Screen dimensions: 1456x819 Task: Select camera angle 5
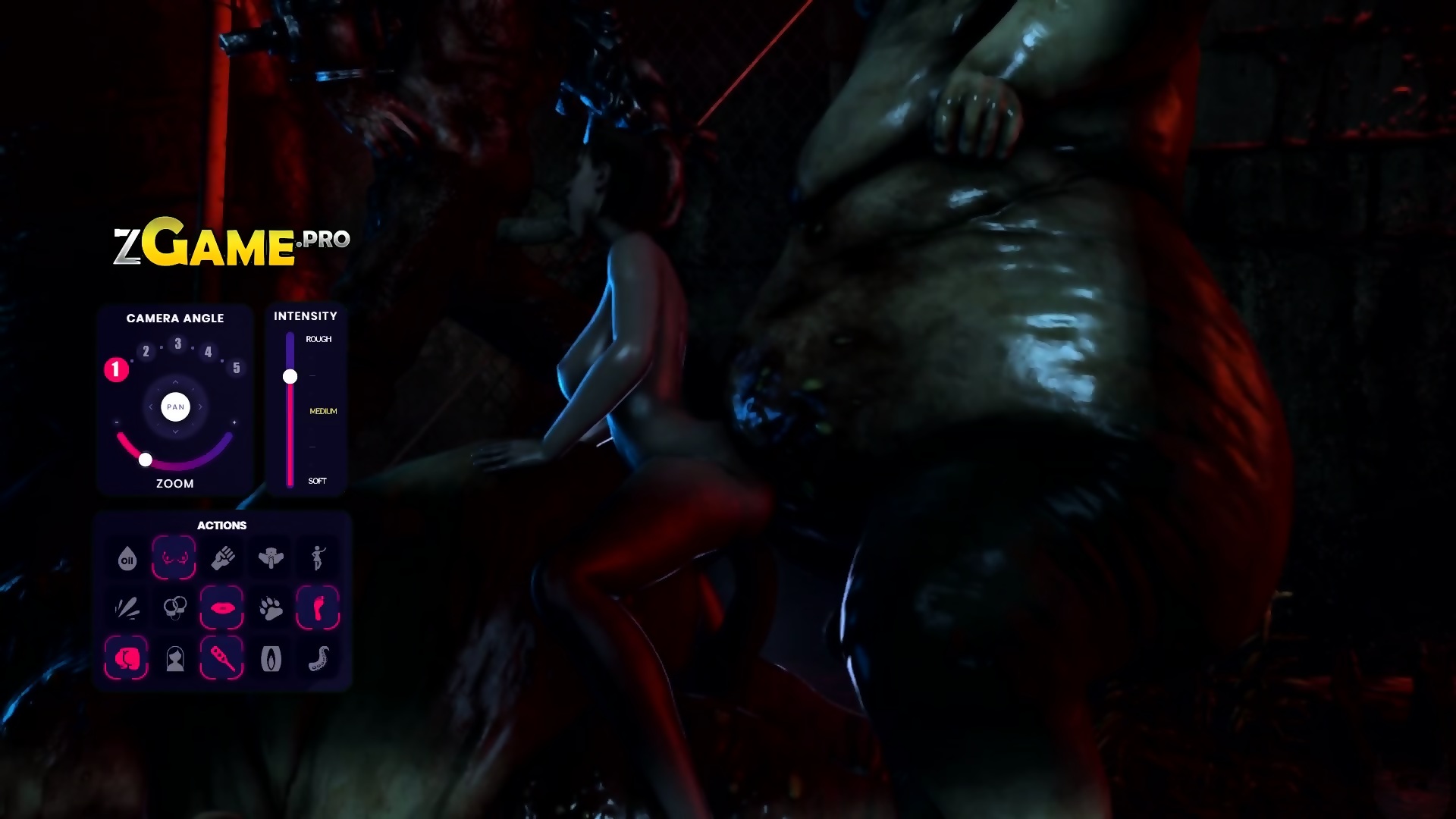pyautogui.click(x=237, y=368)
